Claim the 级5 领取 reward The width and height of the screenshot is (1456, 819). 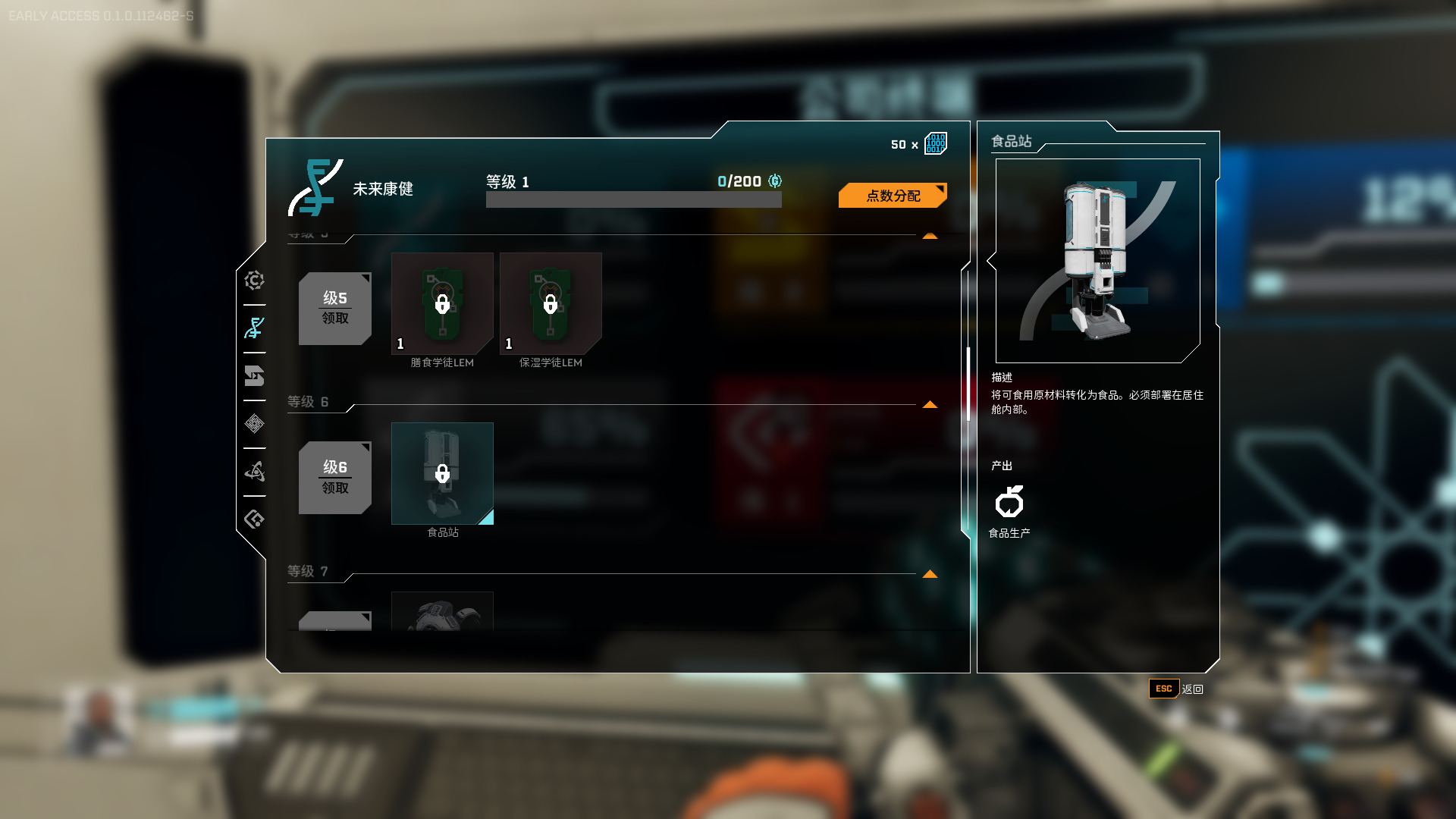click(x=334, y=308)
